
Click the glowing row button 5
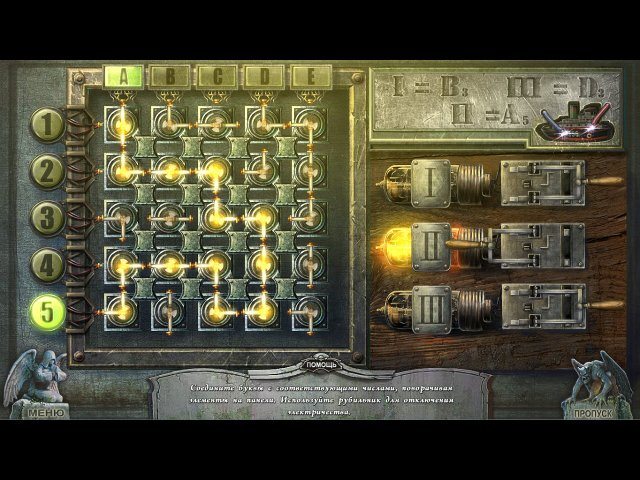[46, 311]
